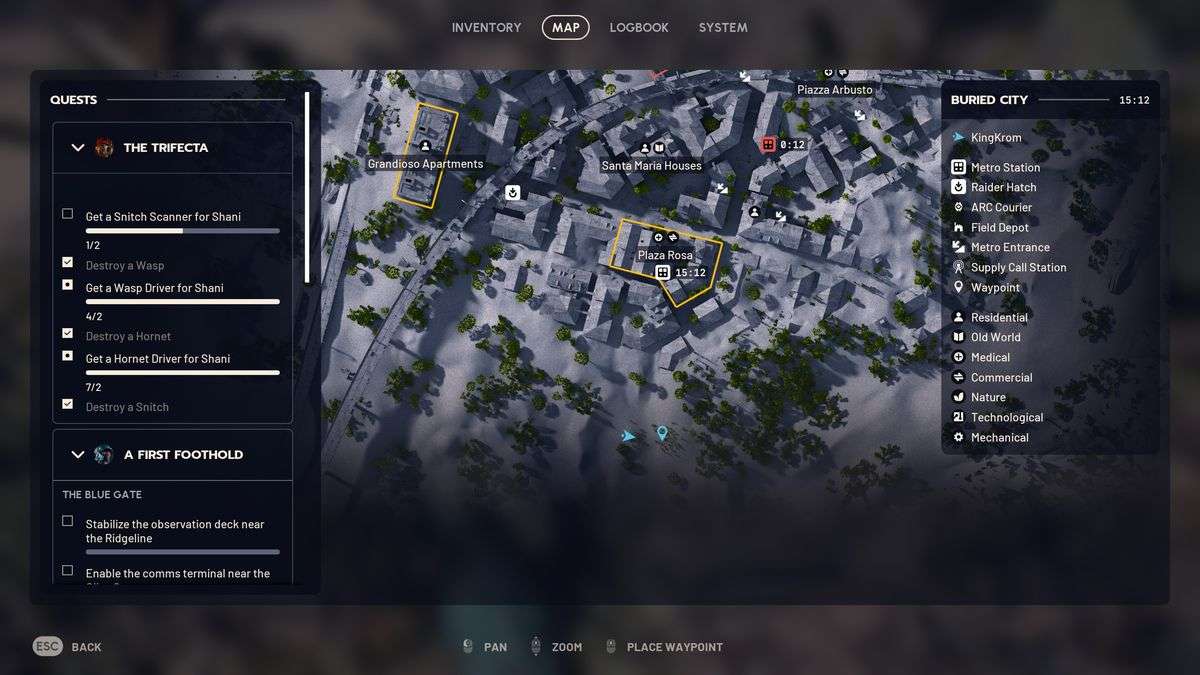Select the Snitch Scanner objective for Shani
Viewport: 1200px width, 675px height.
[x=163, y=217]
